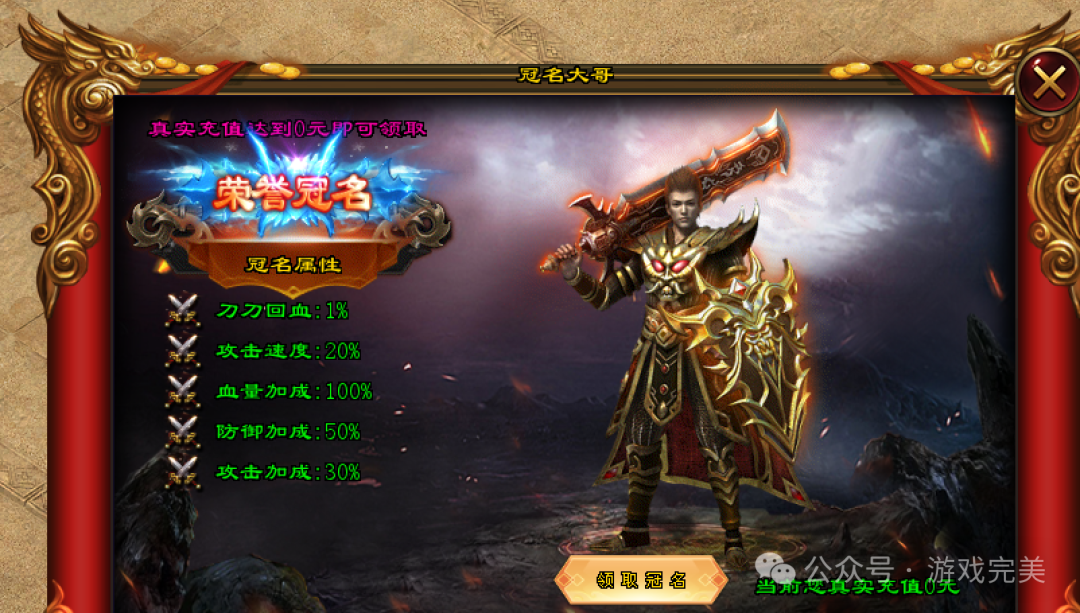The width and height of the screenshot is (1080, 613).
Task: Close the 冠名大哥 window
Action: pos(1048,82)
